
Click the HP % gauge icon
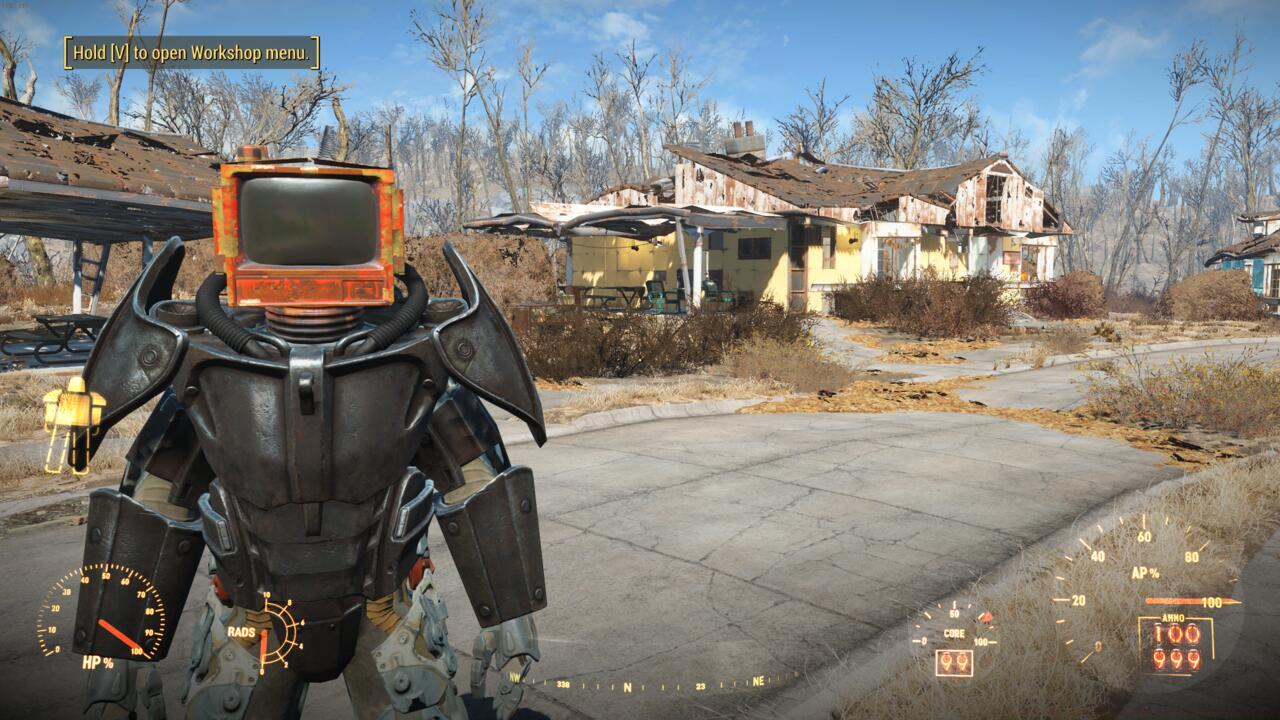point(98,663)
